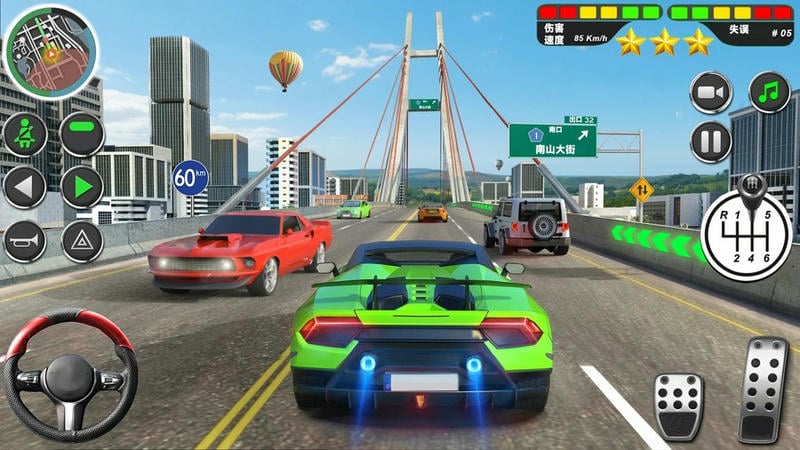Pause the game
Screen dimensions: 800x450
[x=711, y=141]
